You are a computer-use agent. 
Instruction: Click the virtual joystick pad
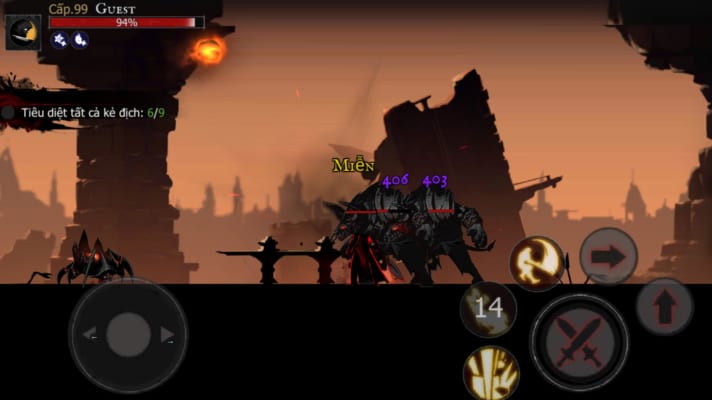pos(127,335)
